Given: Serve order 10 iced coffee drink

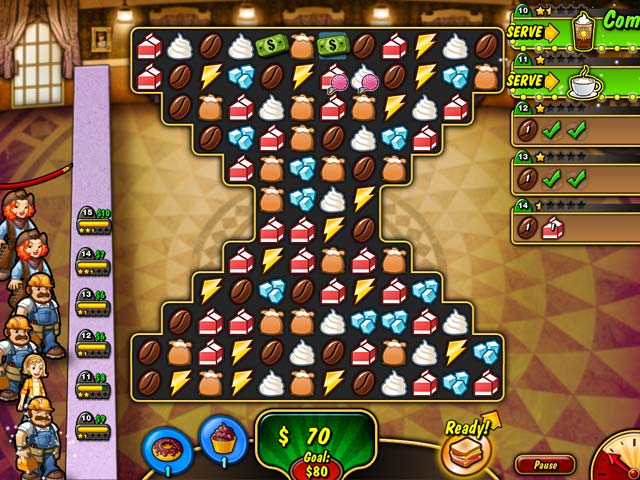Looking at the screenshot, I should [533, 31].
